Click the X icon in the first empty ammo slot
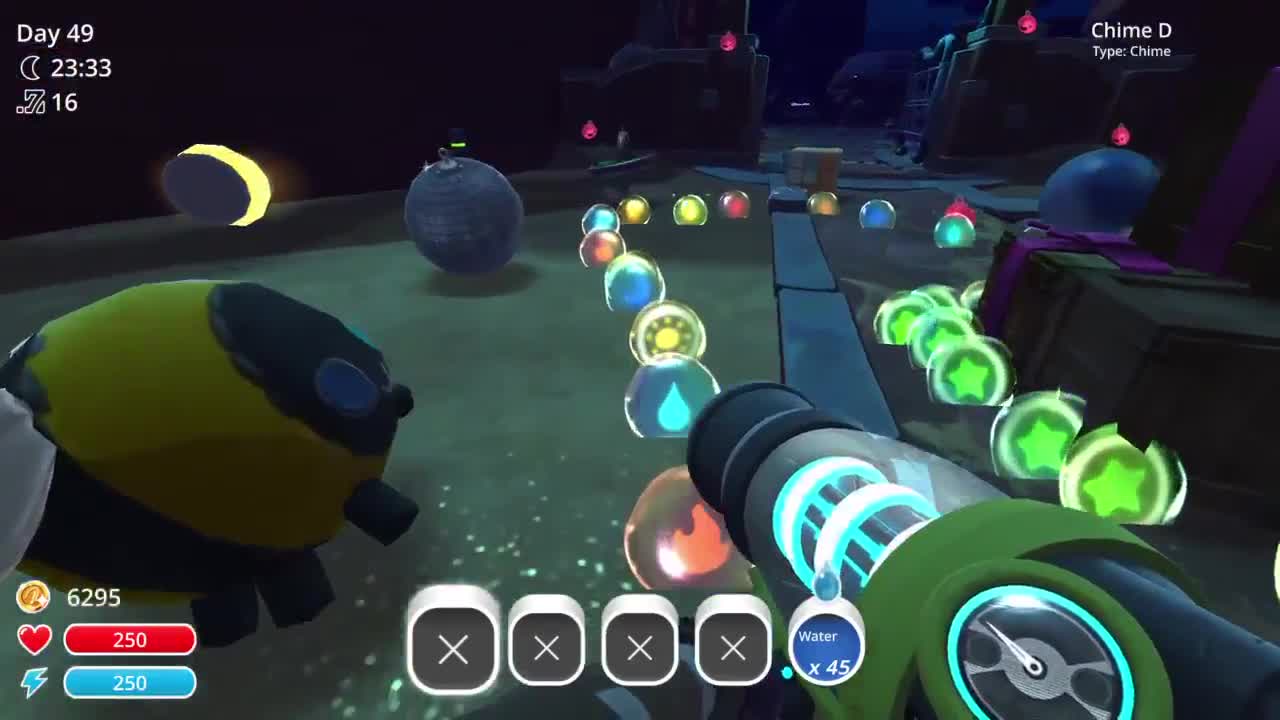 tap(453, 650)
